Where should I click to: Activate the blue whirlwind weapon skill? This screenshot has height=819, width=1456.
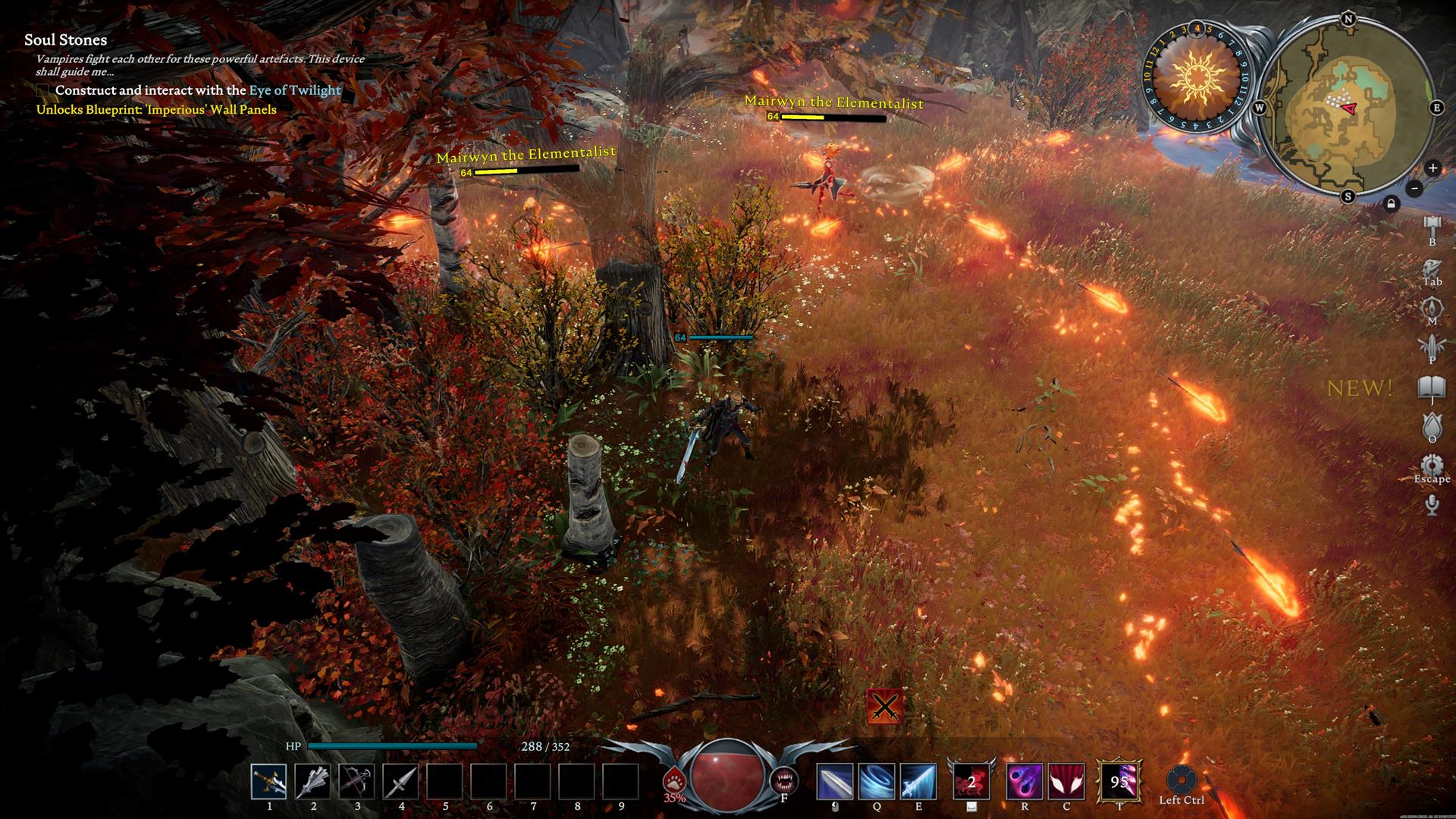pos(877,782)
